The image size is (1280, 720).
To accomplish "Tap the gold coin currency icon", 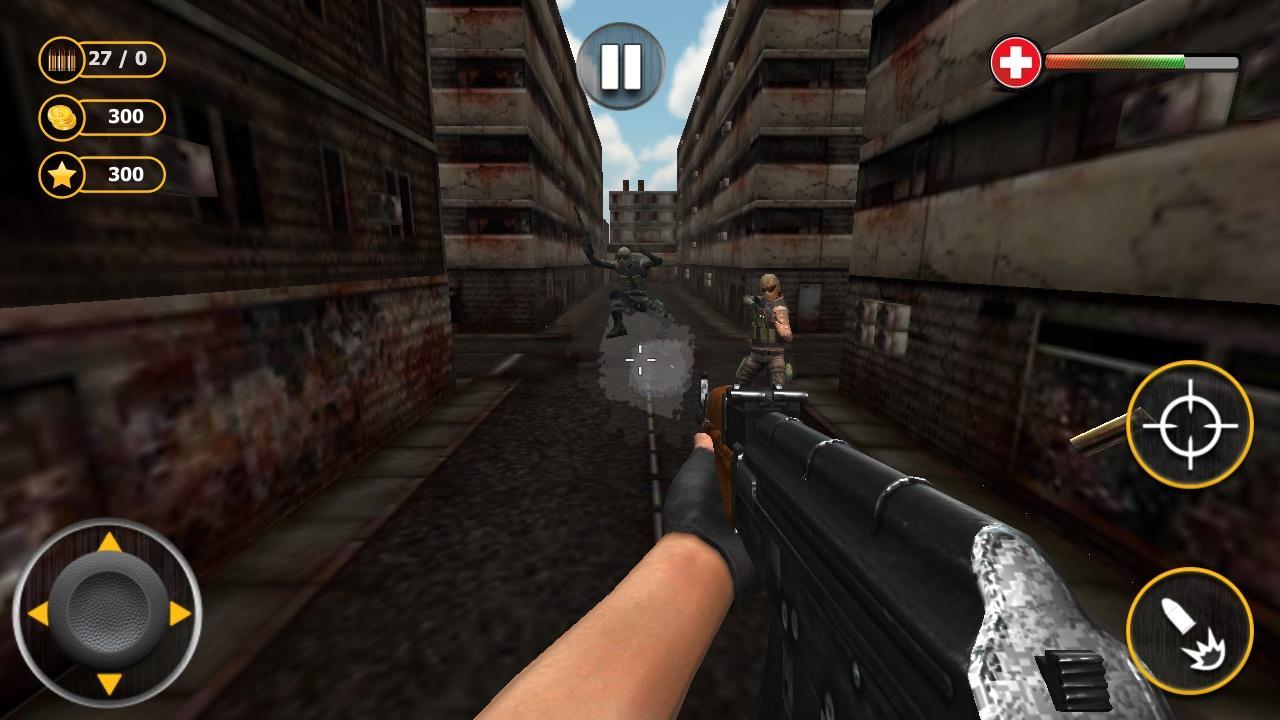I will click(63, 117).
